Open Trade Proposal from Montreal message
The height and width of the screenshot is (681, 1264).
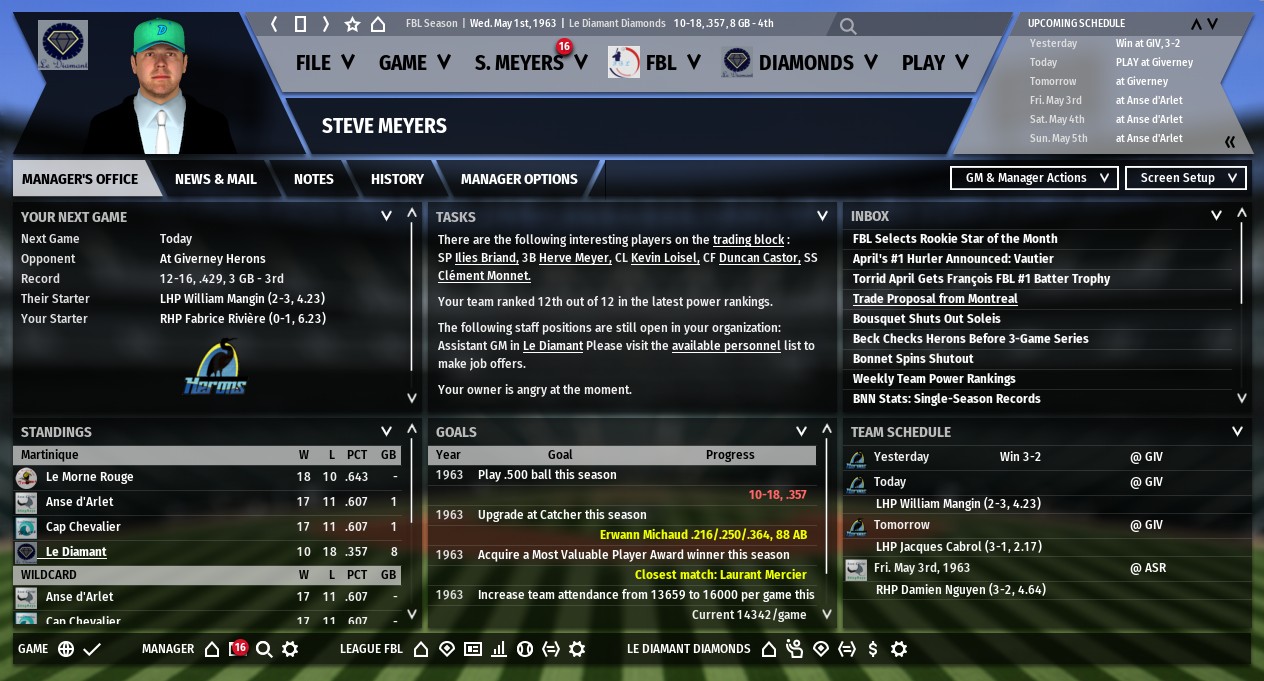tap(935, 299)
